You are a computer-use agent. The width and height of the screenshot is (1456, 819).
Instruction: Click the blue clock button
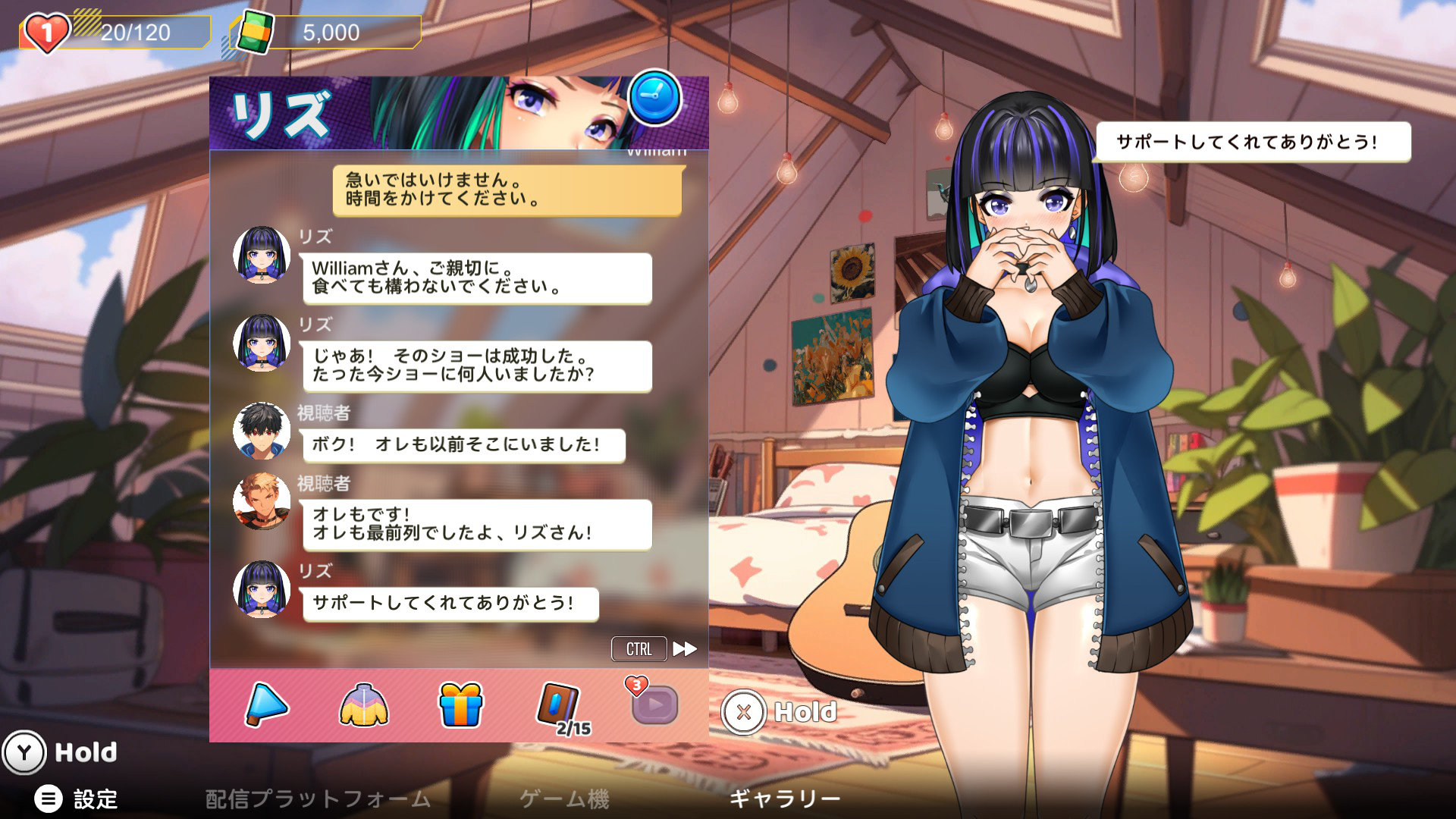tap(654, 98)
